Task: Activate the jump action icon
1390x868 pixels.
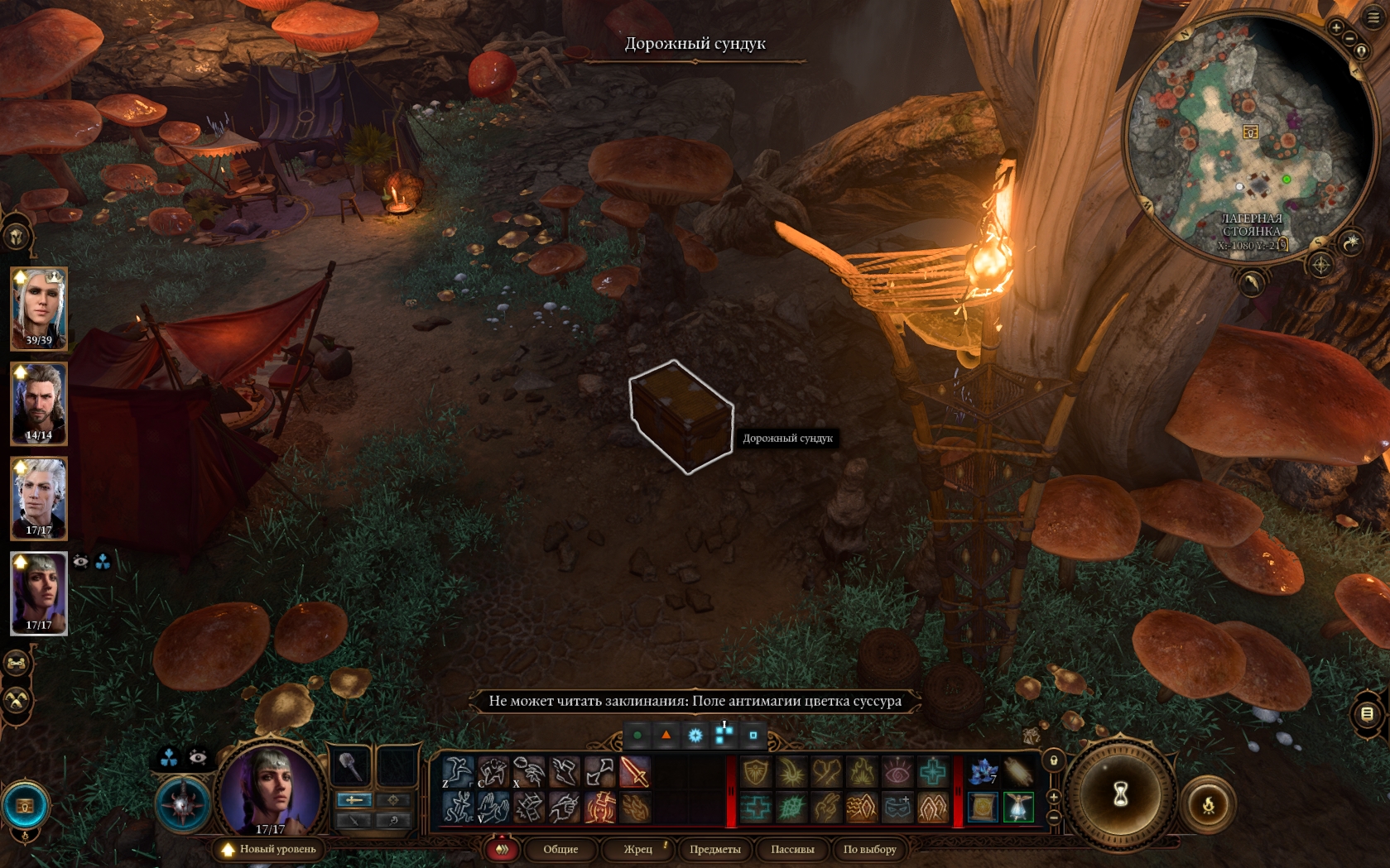Action: point(457,772)
